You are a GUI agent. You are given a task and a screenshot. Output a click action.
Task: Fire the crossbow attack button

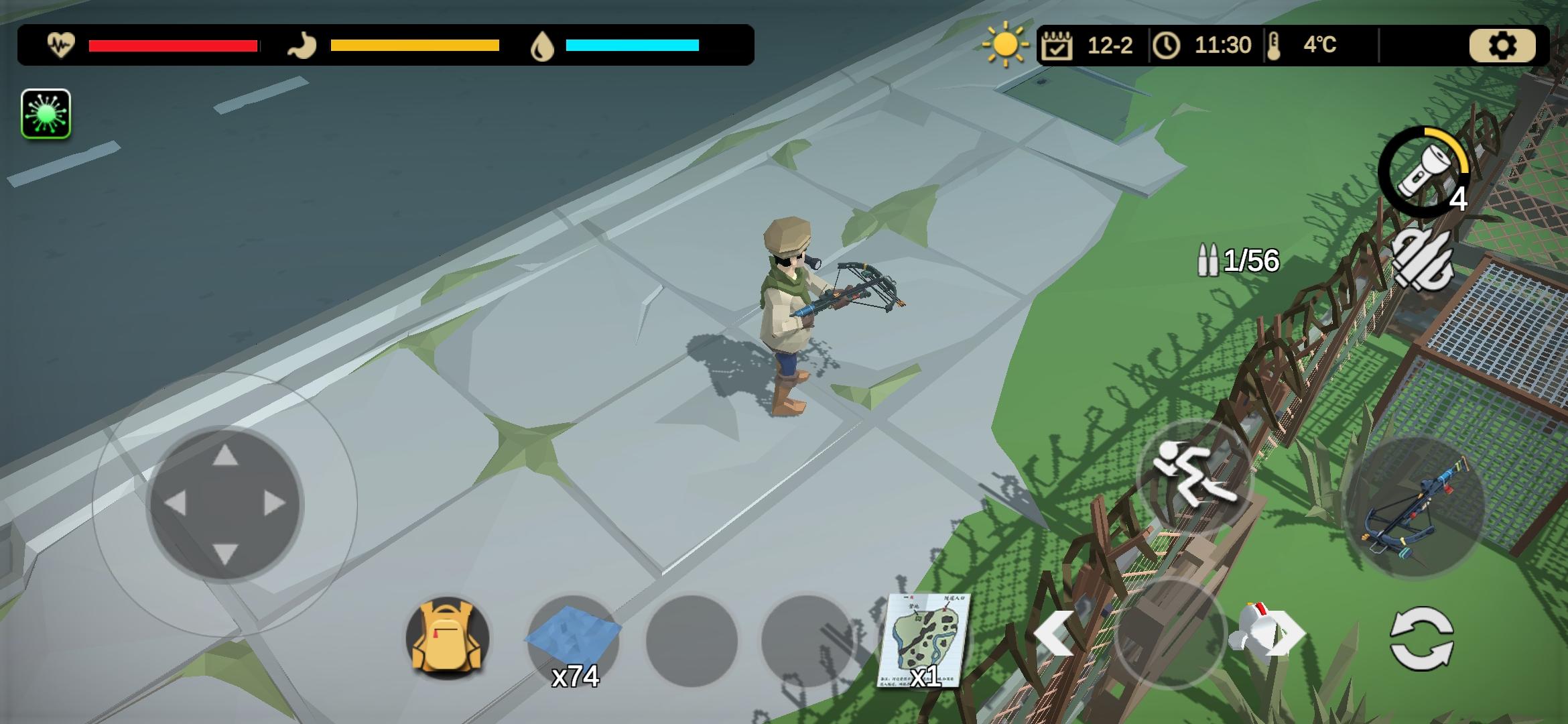(1415, 506)
